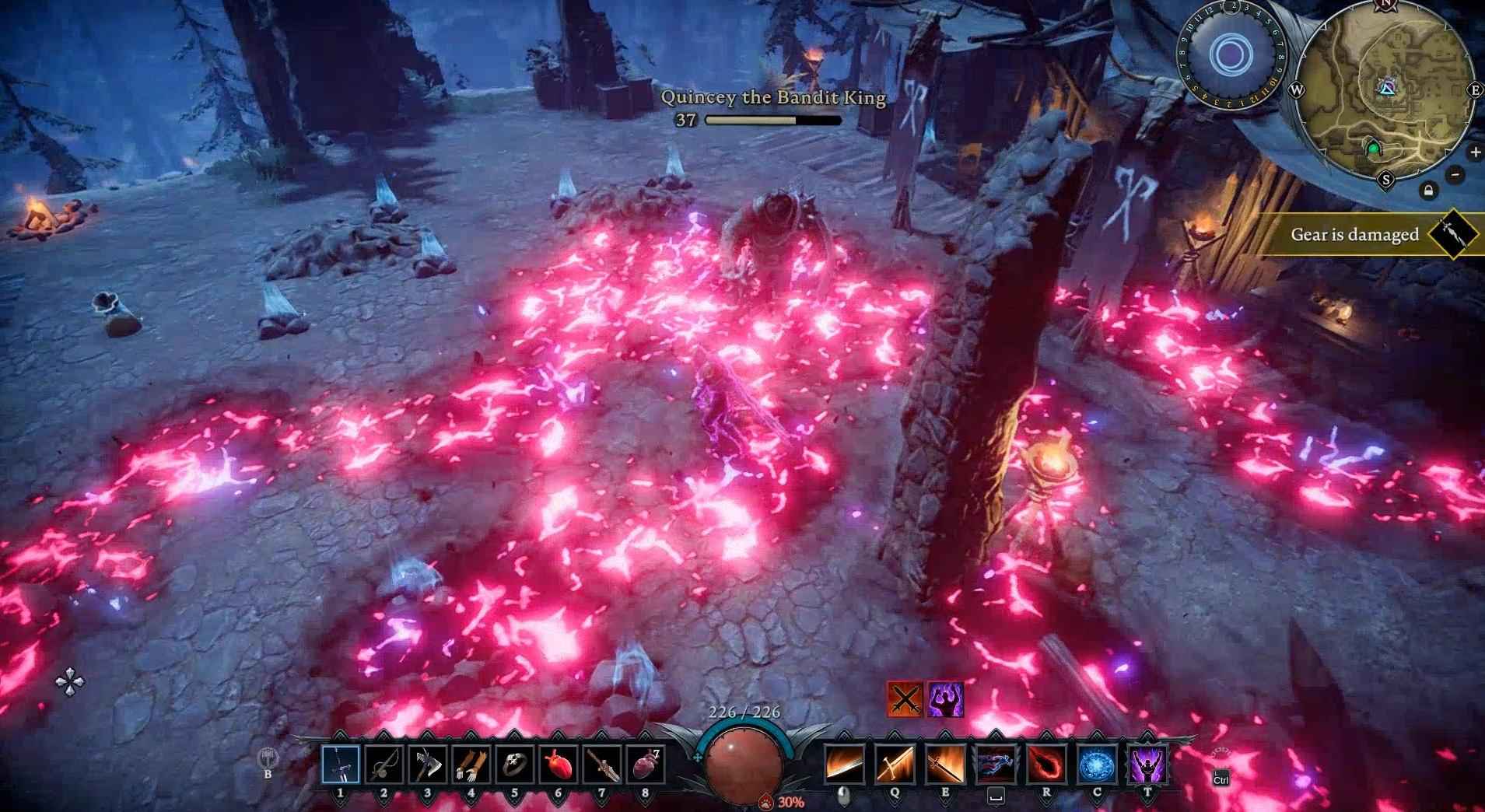This screenshot has height=812, width=1485.
Task: Use the dark heart stack of seven
Action: tap(646, 765)
